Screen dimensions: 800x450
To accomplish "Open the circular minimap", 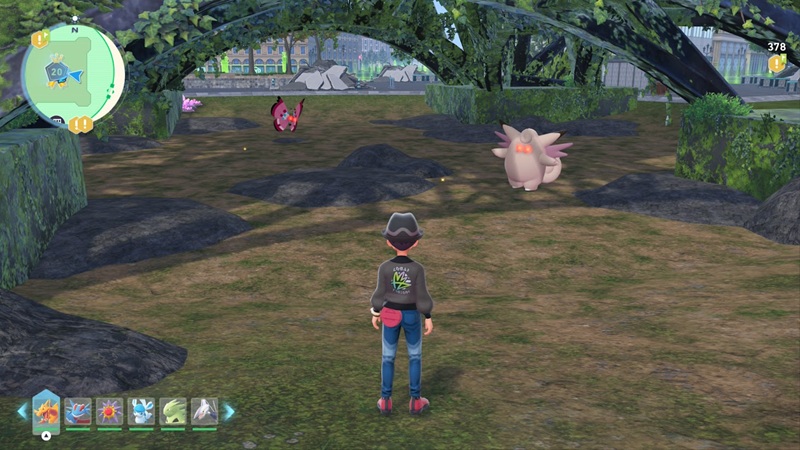I will [x=73, y=74].
